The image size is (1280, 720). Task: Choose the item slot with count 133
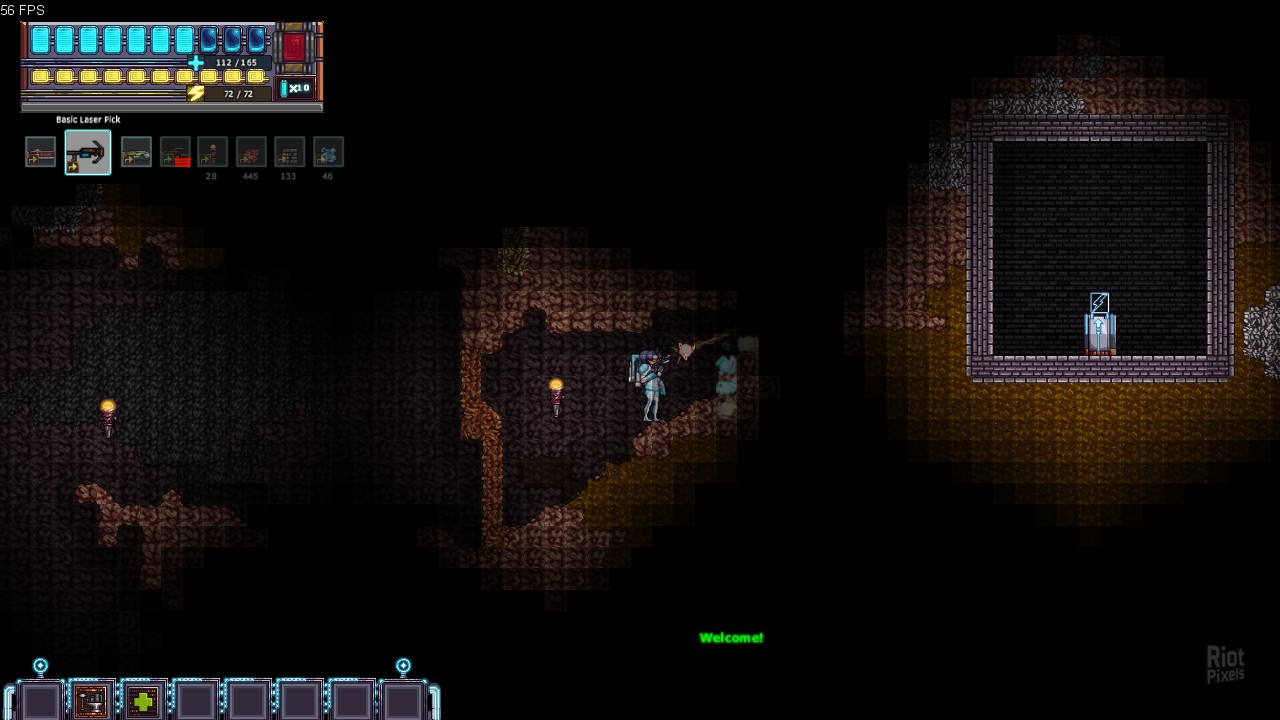tap(289, 152)
